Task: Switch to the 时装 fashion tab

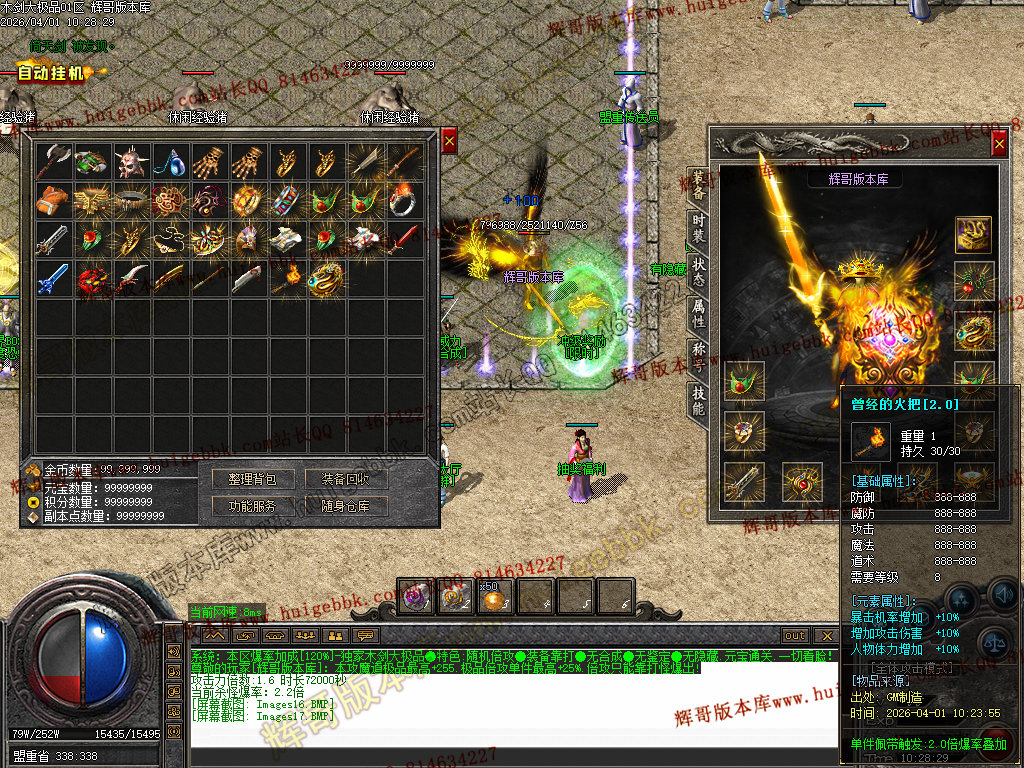Action: point(698,230)
